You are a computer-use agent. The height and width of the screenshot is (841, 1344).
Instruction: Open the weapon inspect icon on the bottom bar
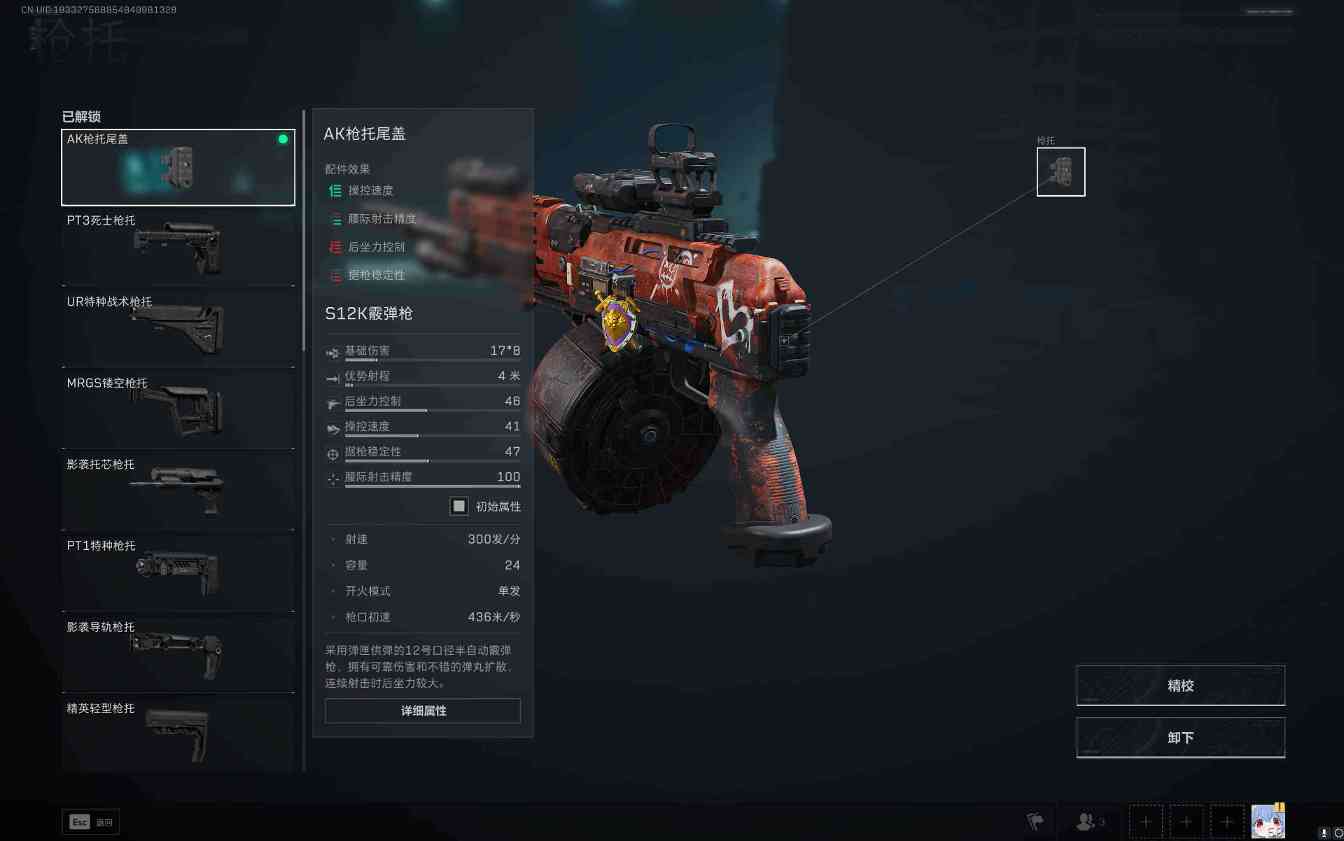tap(1032, 821)
